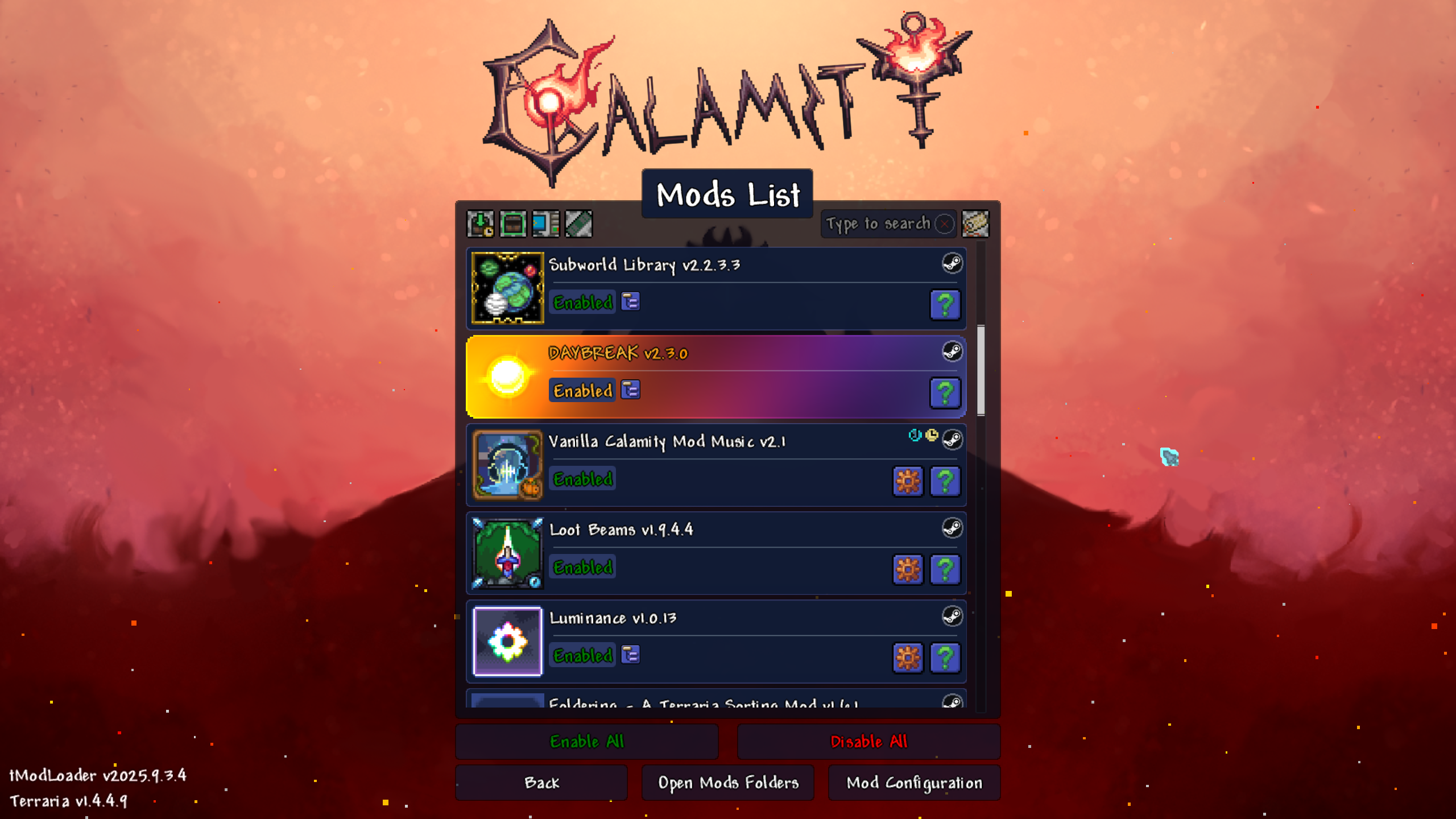Open the Luminance mod configuration gear icon
This screenshot has height=819, width=1456.
[x=908, y=657]
